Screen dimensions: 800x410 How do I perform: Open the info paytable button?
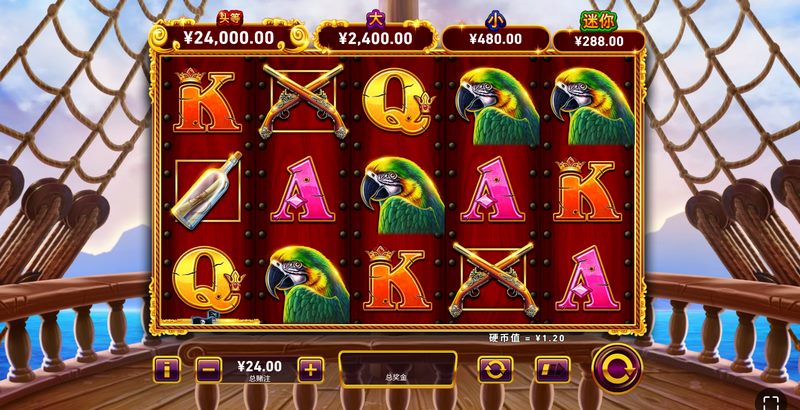tap(166, 370)
